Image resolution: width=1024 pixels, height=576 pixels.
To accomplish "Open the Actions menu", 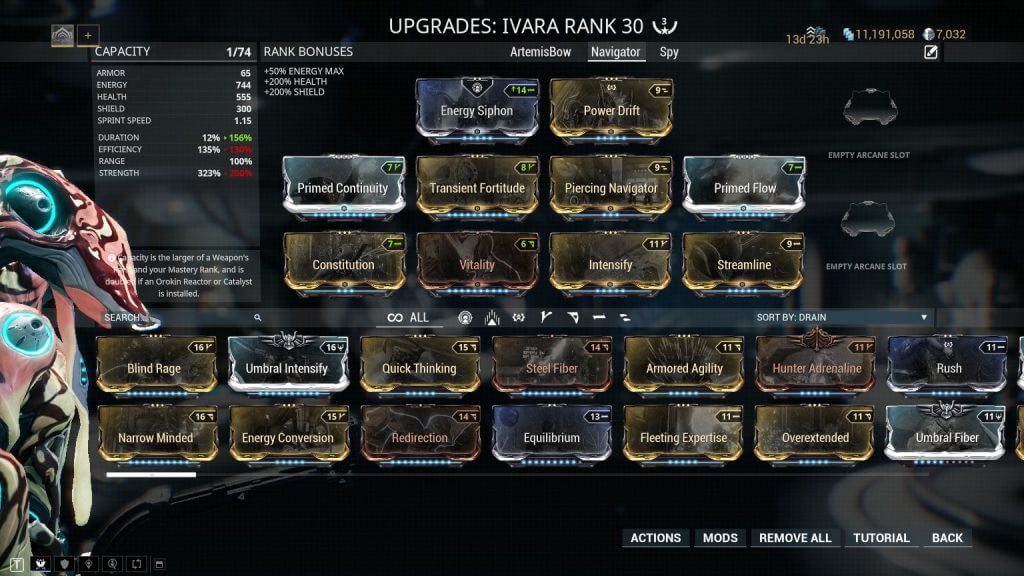I will [656, 538].
